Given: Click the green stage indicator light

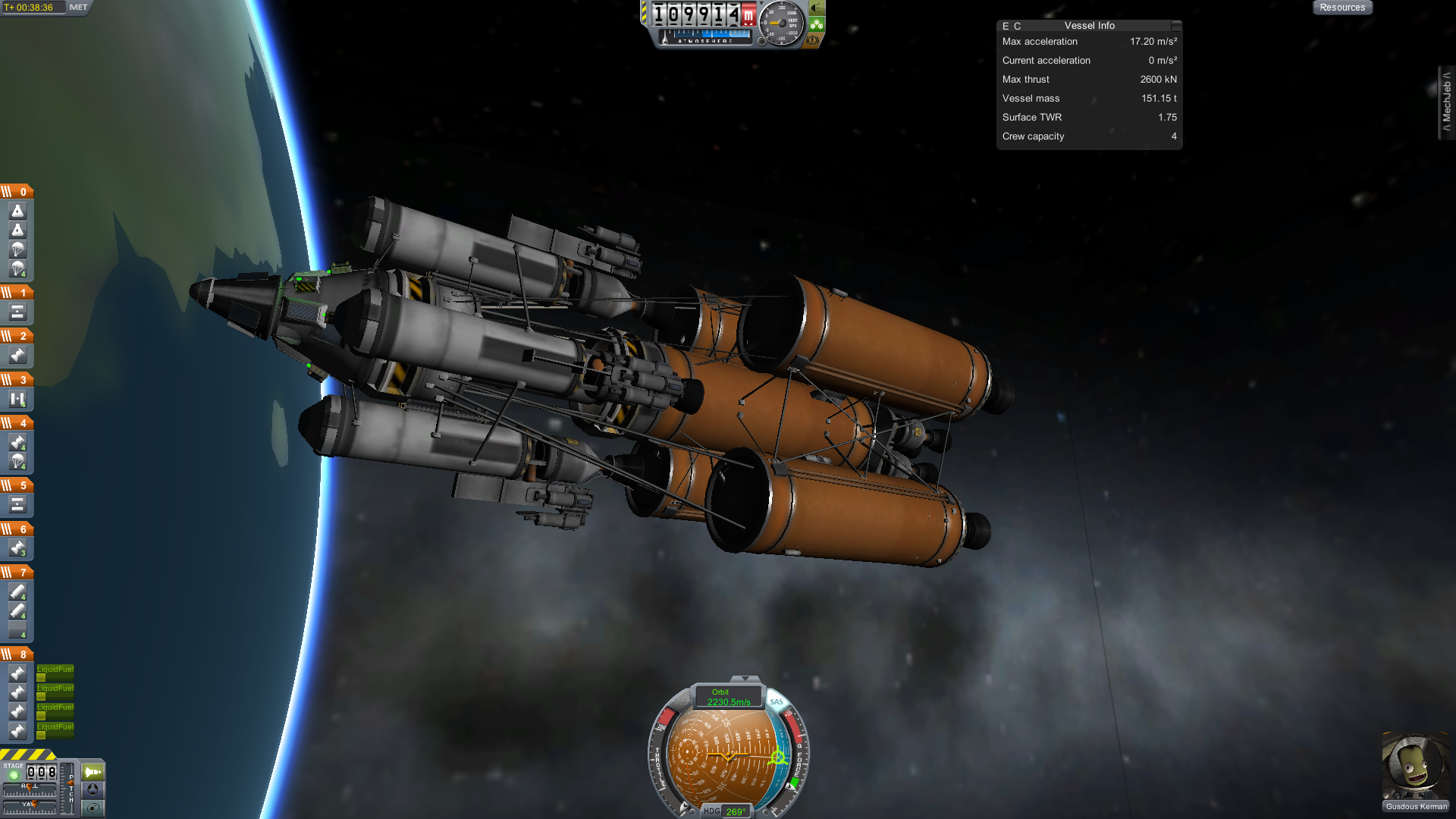Looking at the screenshot, I should [14, 775].
